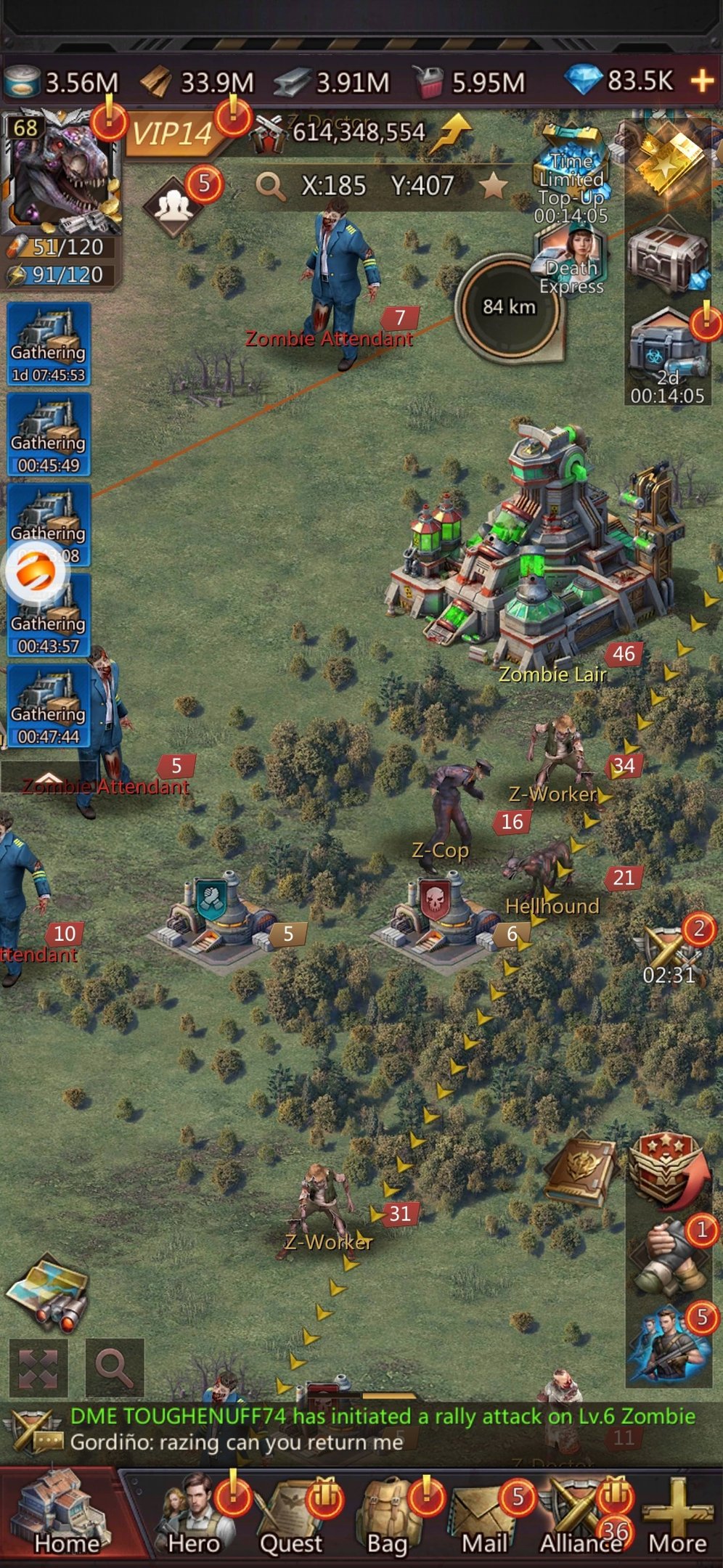Open the Hero menu
The image size is (723, 1568).
click(x=193, y=1517)
